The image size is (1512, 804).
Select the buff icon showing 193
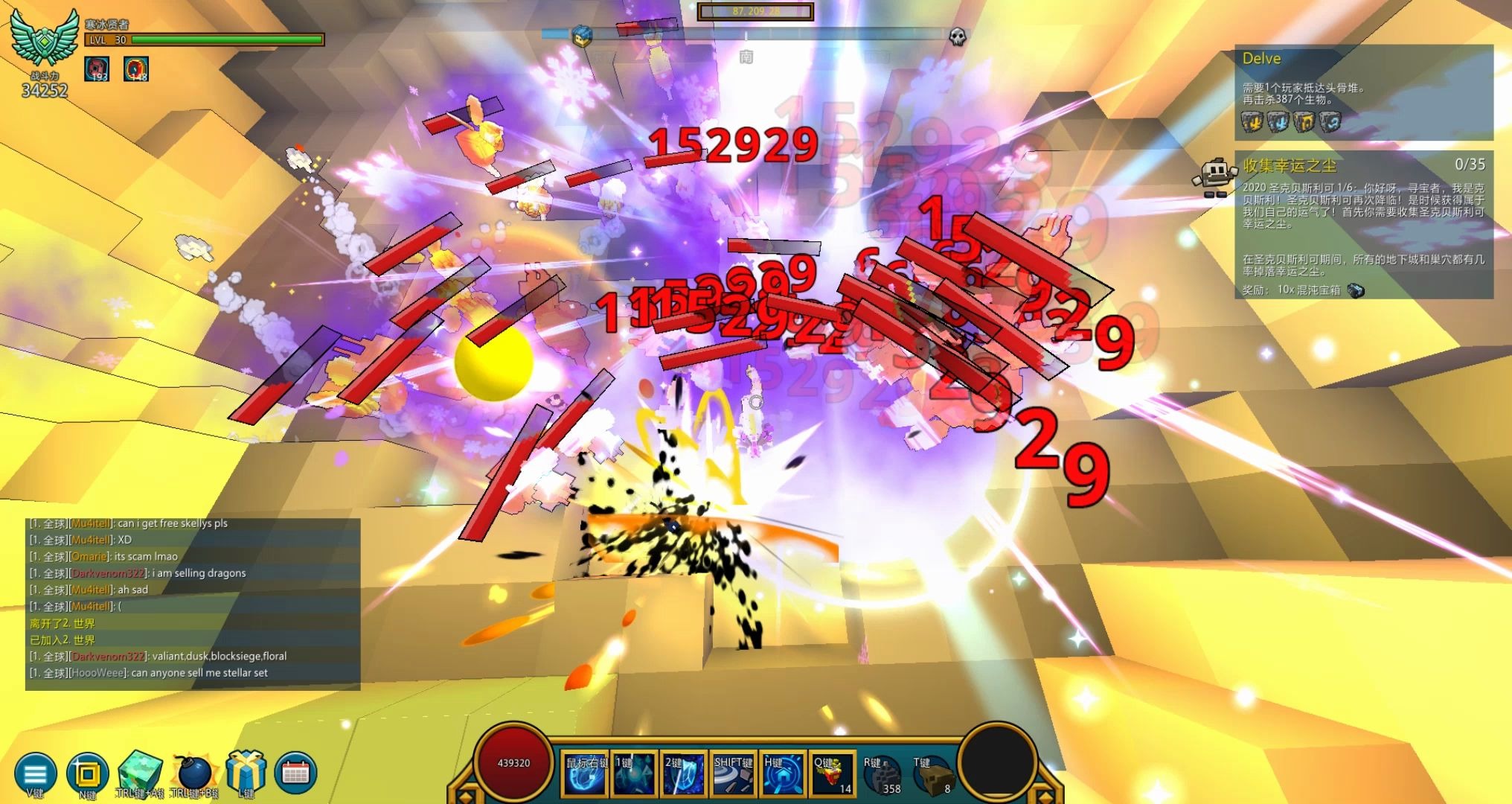coord(97,68)
